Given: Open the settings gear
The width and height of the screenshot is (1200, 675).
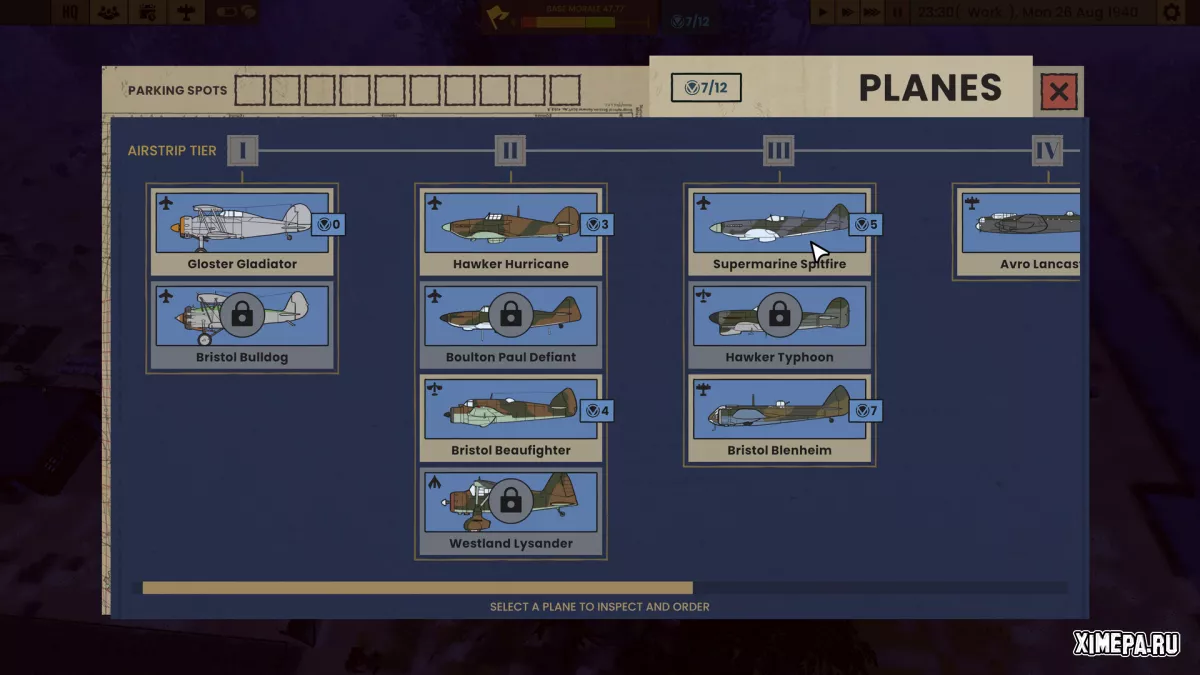Looking at the screenshot, I should [x=1171, y=12].
